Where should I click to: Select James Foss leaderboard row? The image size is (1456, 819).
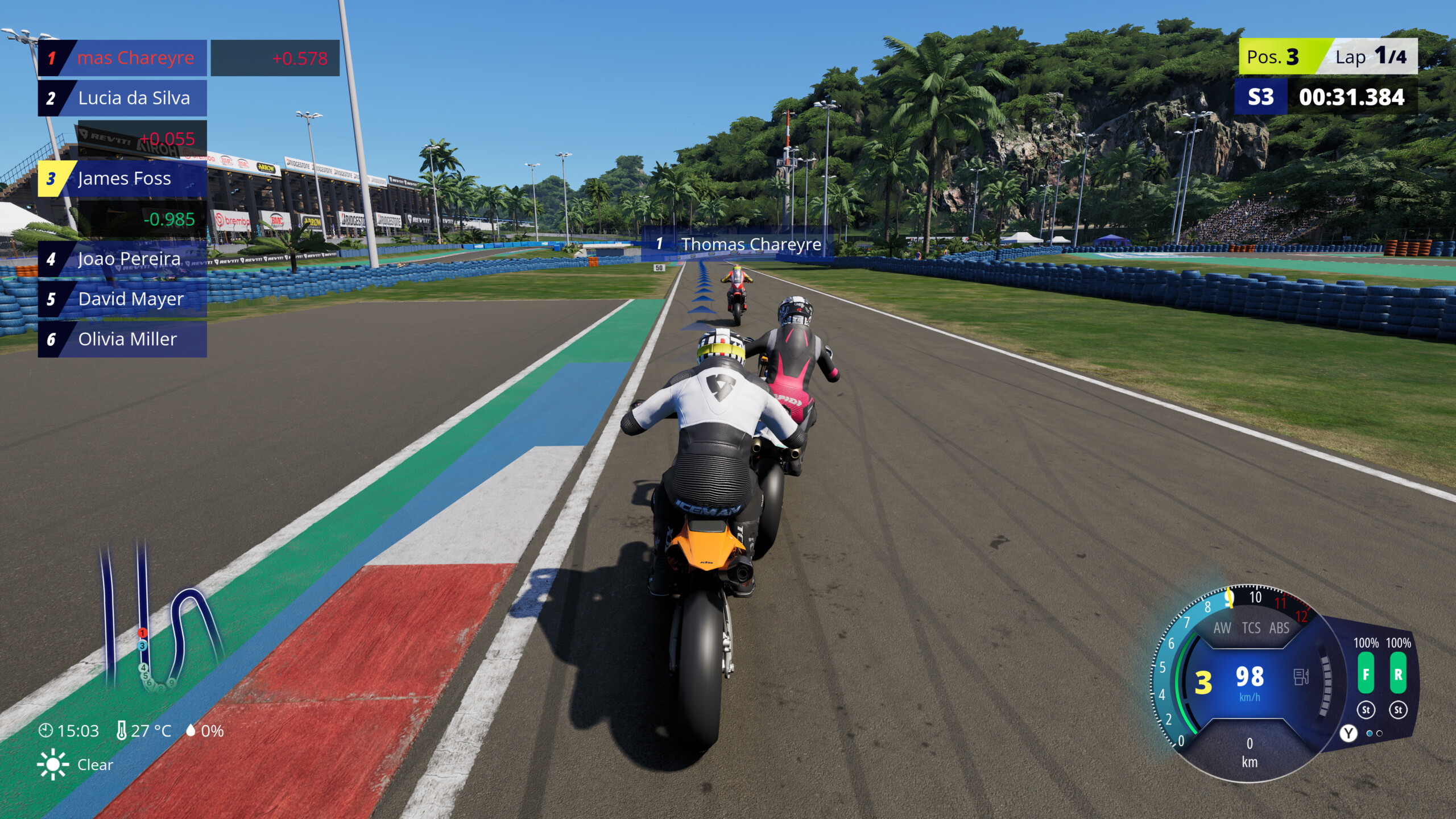(122, 179)
